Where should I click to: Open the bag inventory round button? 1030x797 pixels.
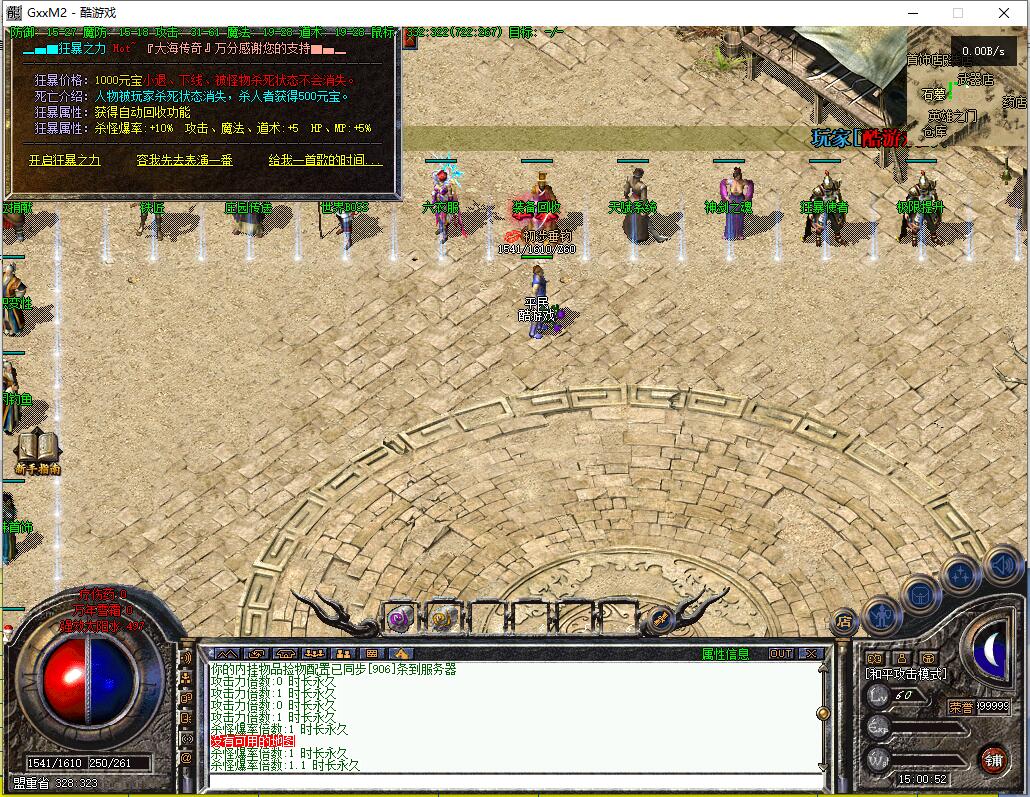[920, 594]
